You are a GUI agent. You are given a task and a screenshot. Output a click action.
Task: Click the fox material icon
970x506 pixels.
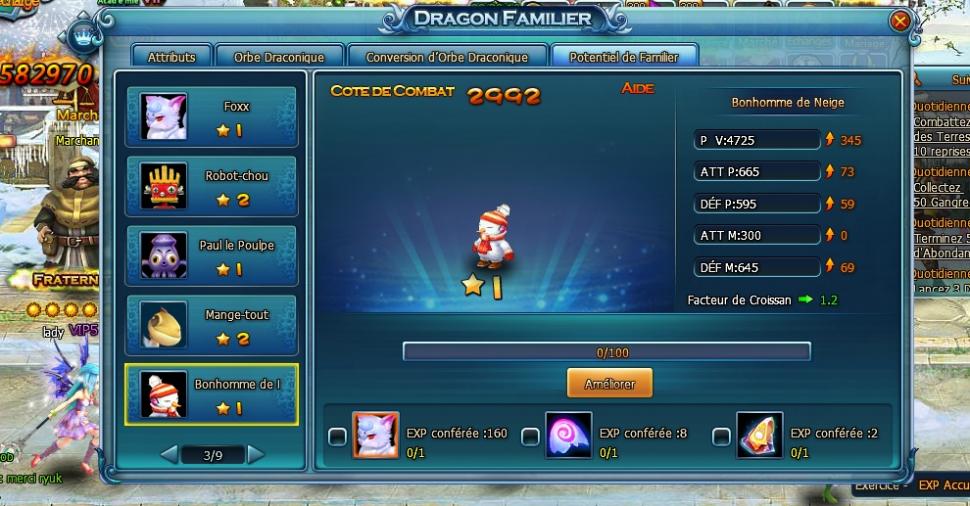[x=376, y=436]
